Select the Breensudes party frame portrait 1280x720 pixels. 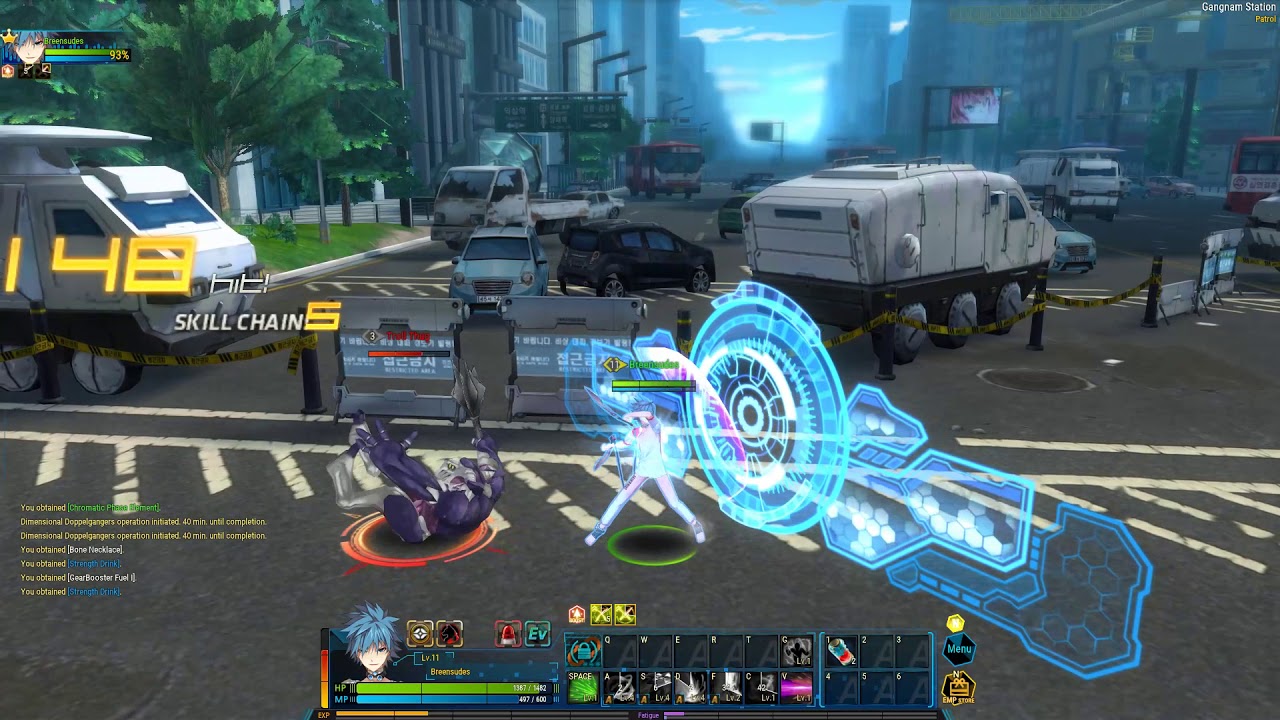click(24, 52)
